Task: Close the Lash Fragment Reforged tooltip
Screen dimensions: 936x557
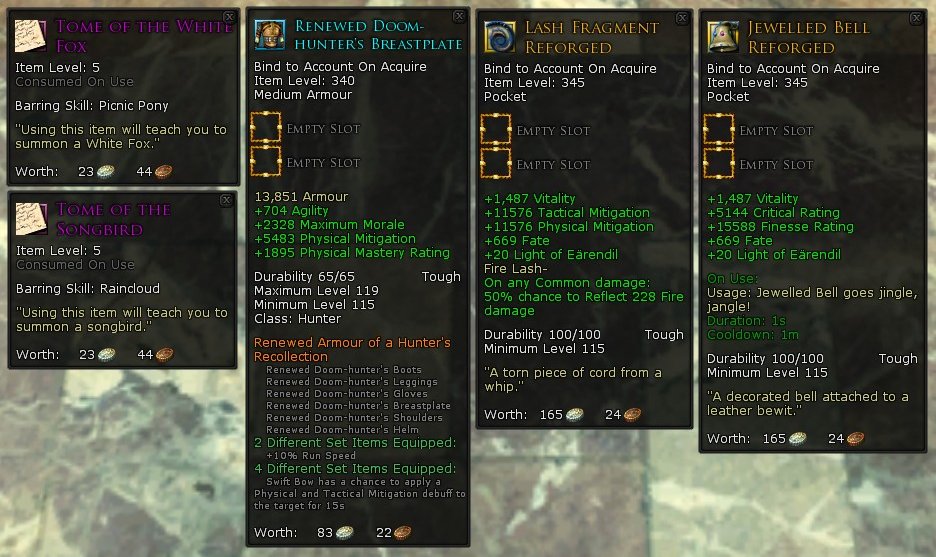Action: [682, 18]
